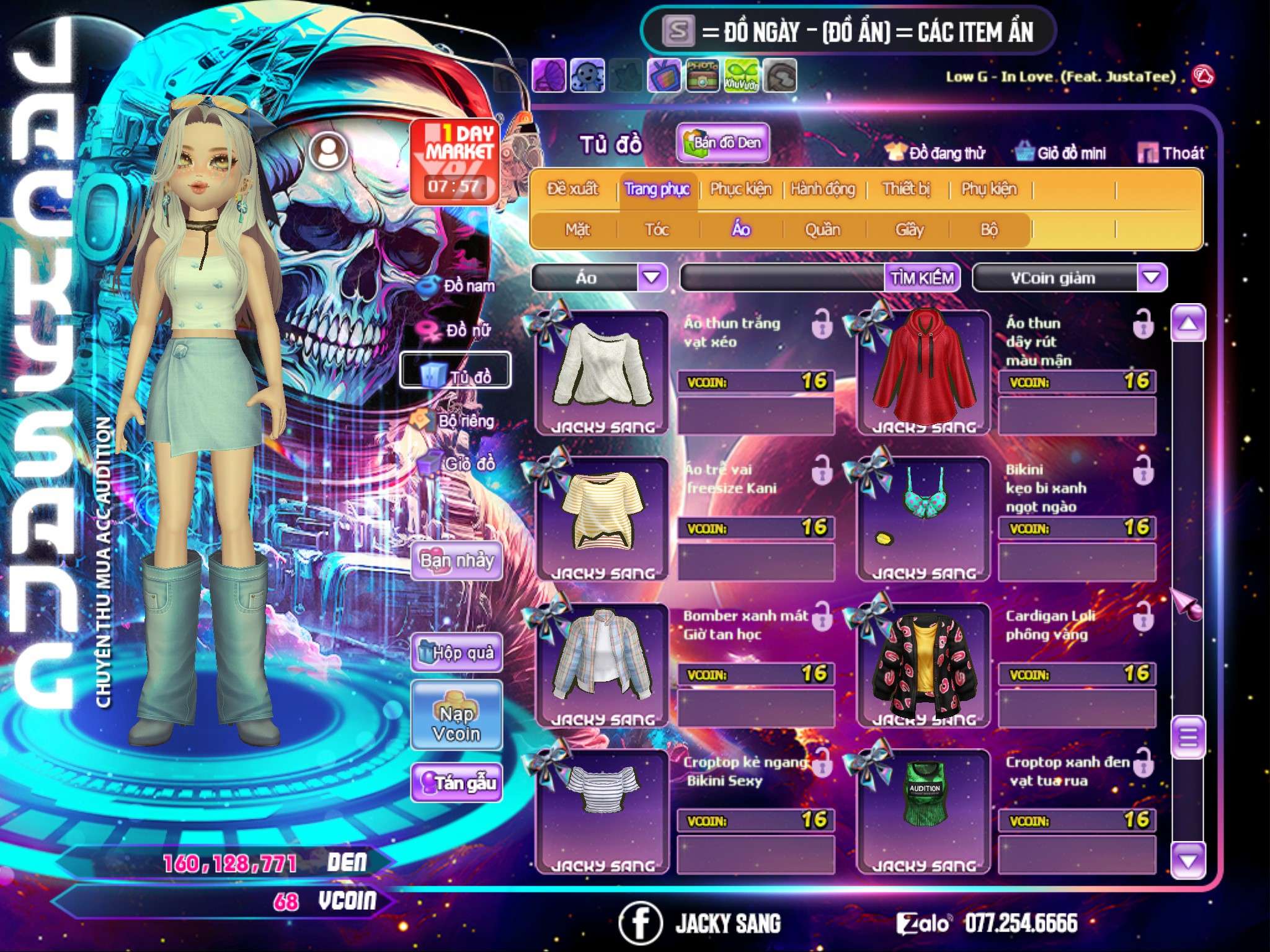Open the Giày subcategory

tap(909, 230)
